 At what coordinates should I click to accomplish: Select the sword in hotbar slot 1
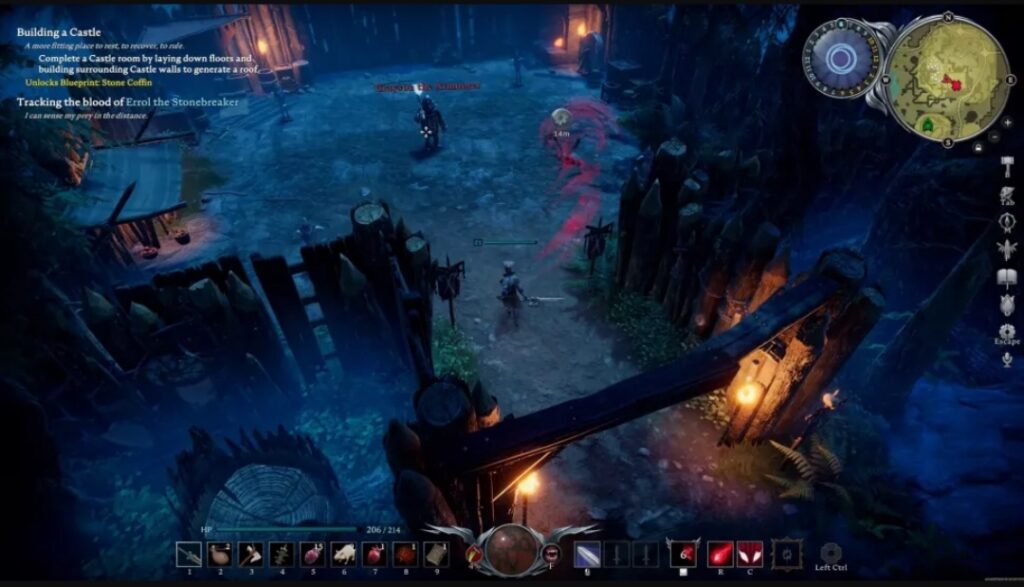[188, 554]
